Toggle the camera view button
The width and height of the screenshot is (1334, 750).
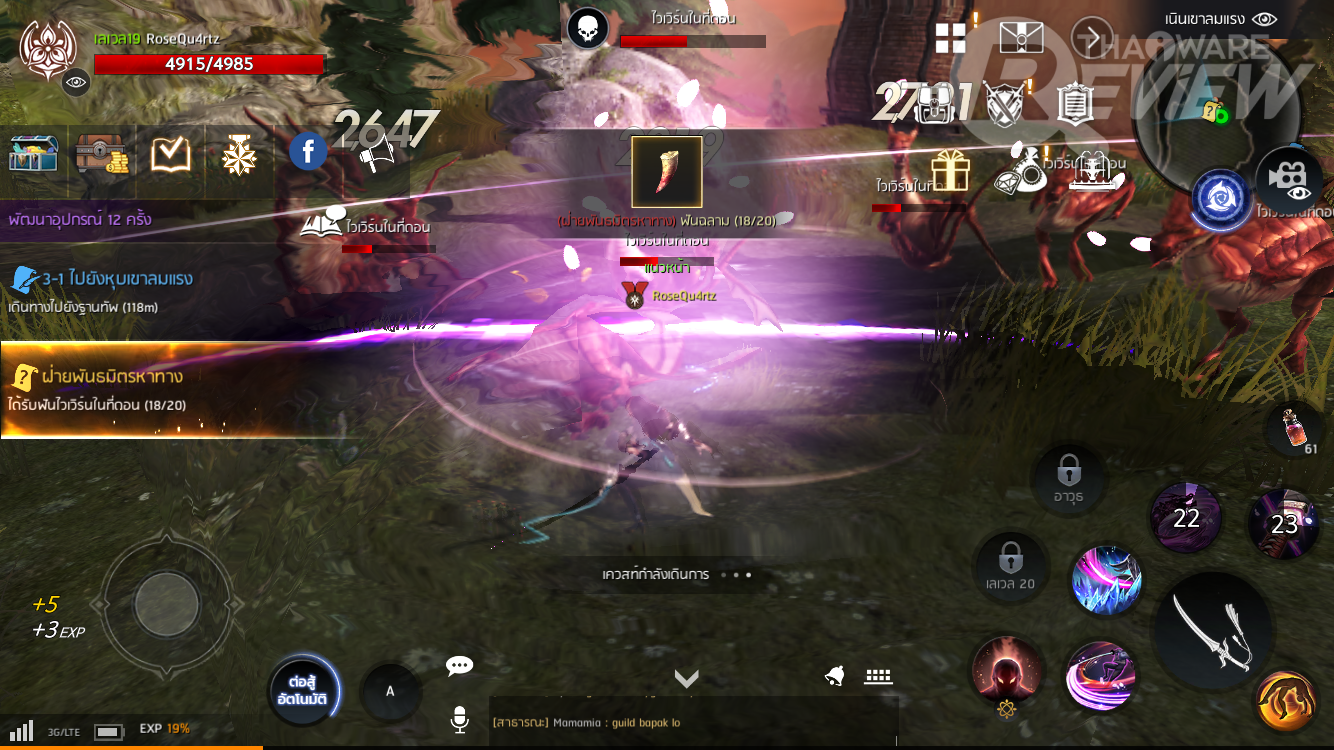(x=1289, y=182)
